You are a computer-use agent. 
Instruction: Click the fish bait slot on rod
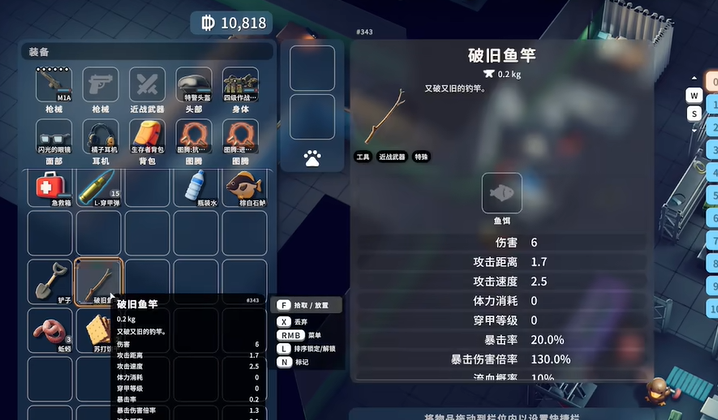[502, 194]
